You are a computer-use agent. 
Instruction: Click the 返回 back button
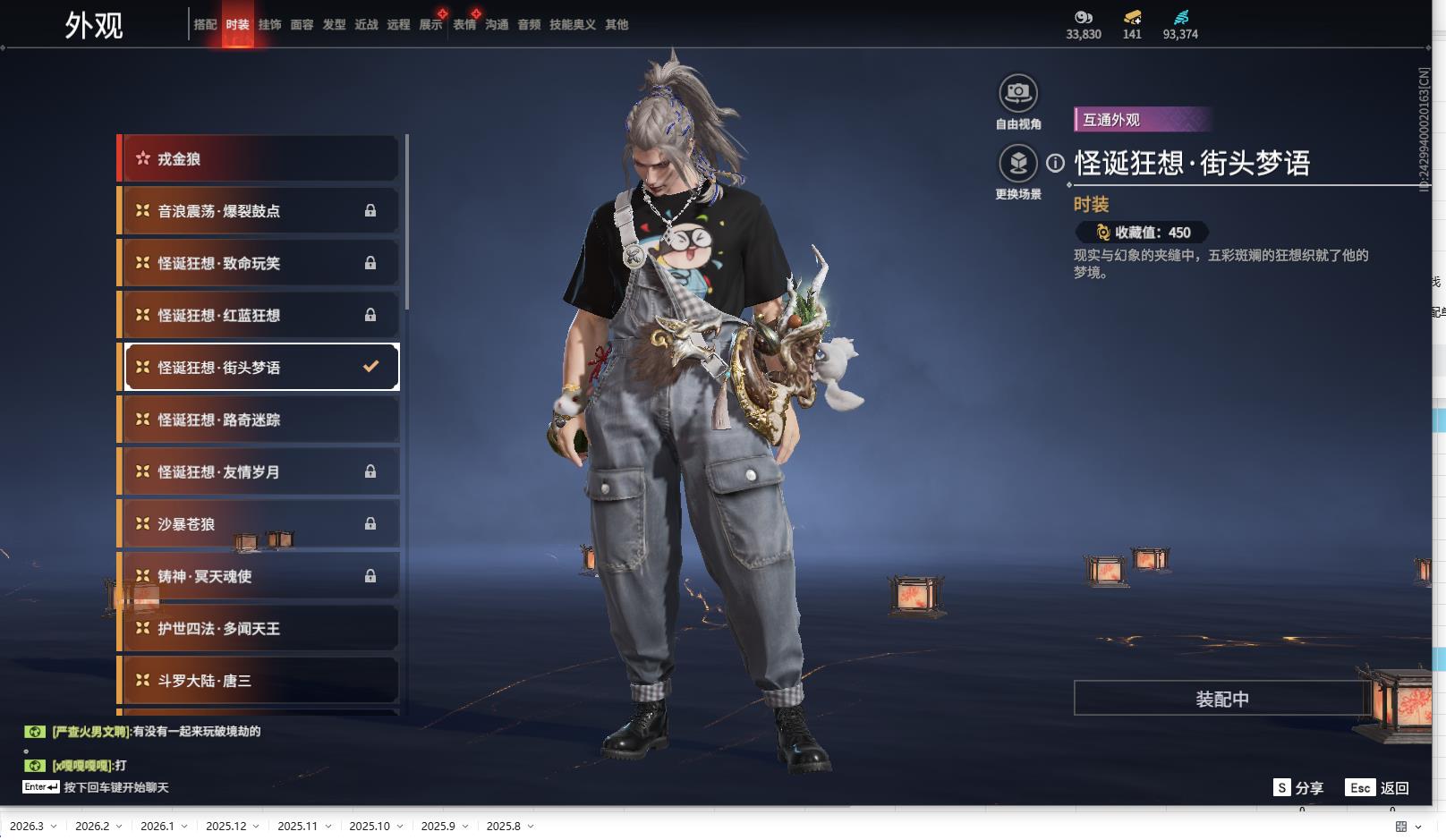tap(1378, 788)
